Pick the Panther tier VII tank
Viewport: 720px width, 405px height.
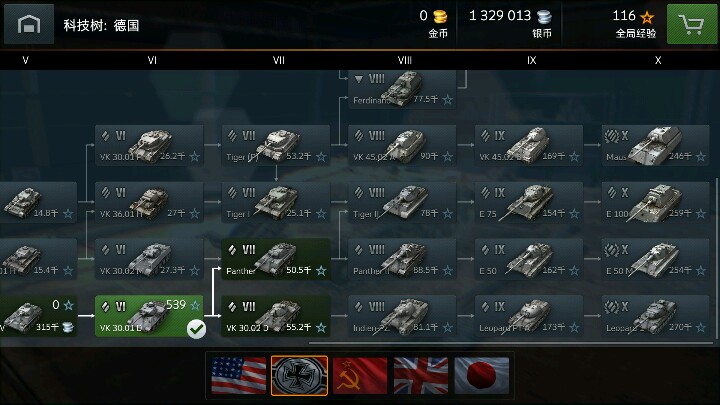275,260
